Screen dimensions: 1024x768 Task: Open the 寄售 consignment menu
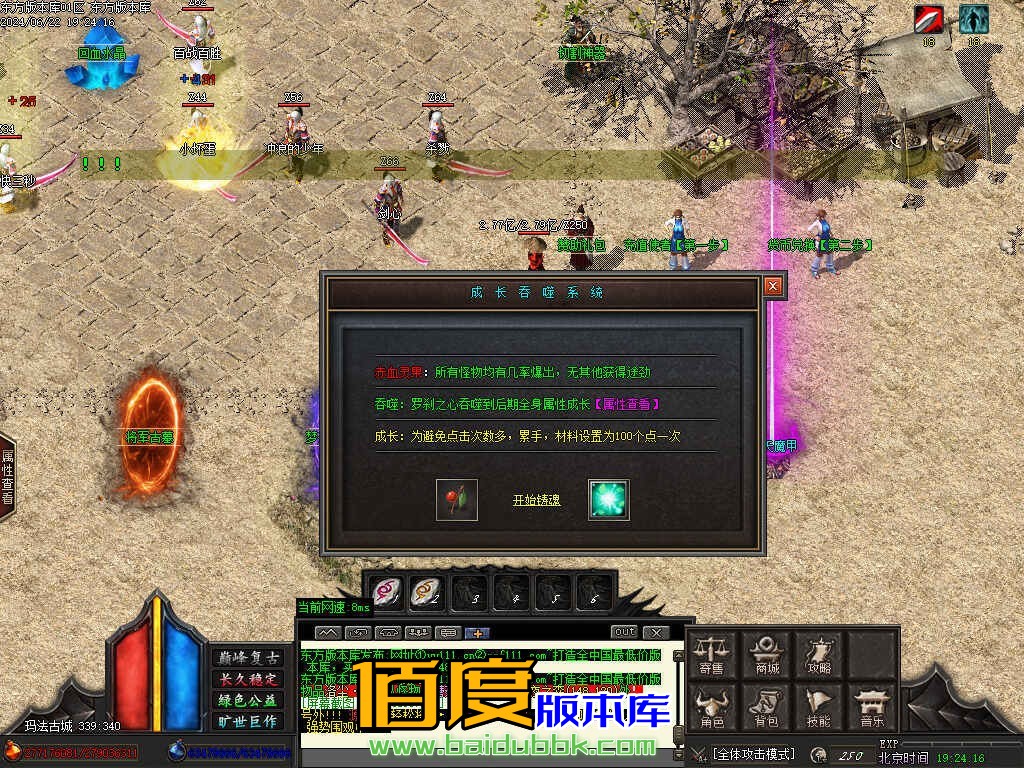tap(712, 655)
